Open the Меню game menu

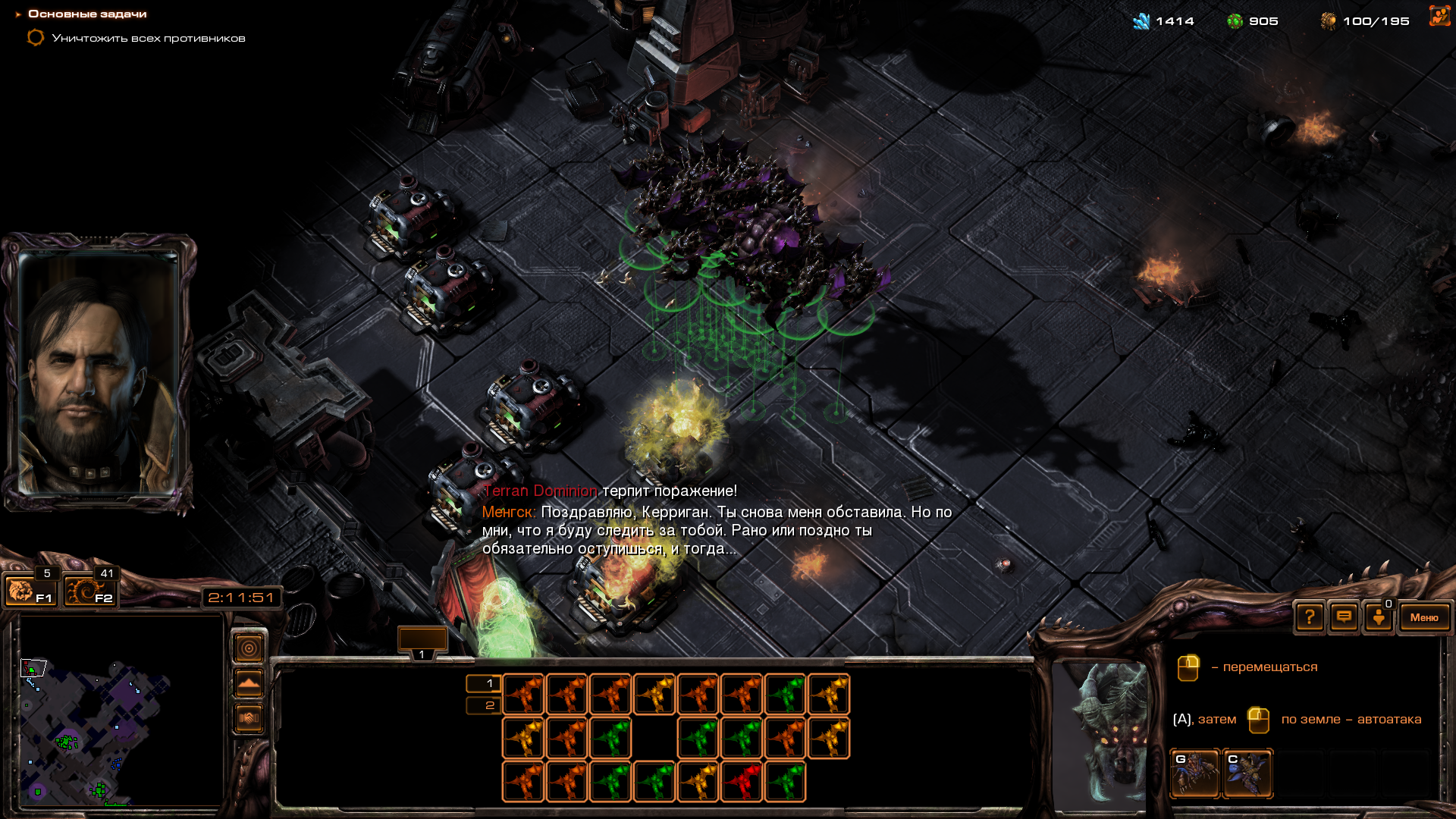1423,617
